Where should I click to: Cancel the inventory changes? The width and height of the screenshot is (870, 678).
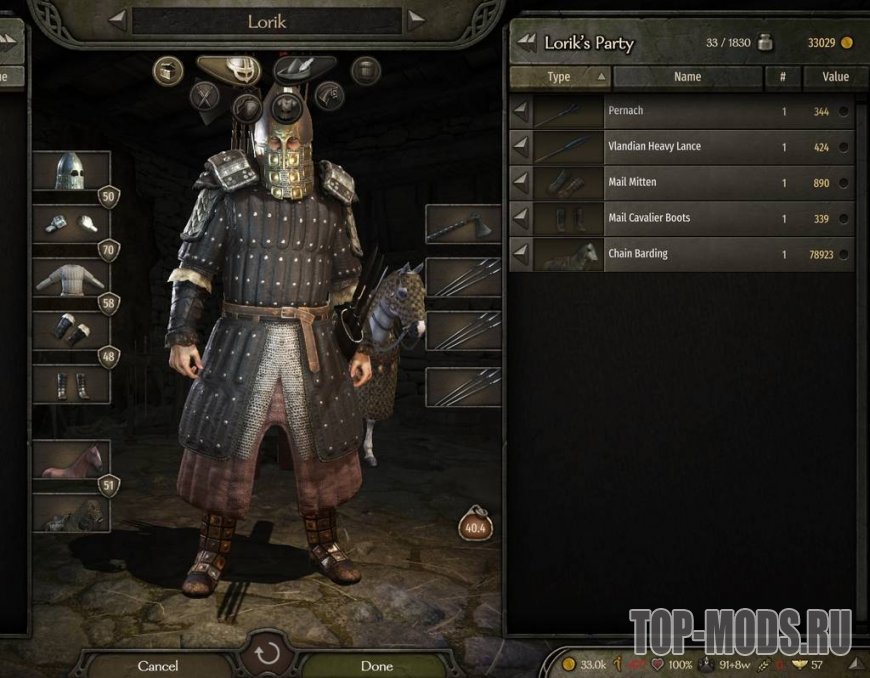[x=158, y=665]
